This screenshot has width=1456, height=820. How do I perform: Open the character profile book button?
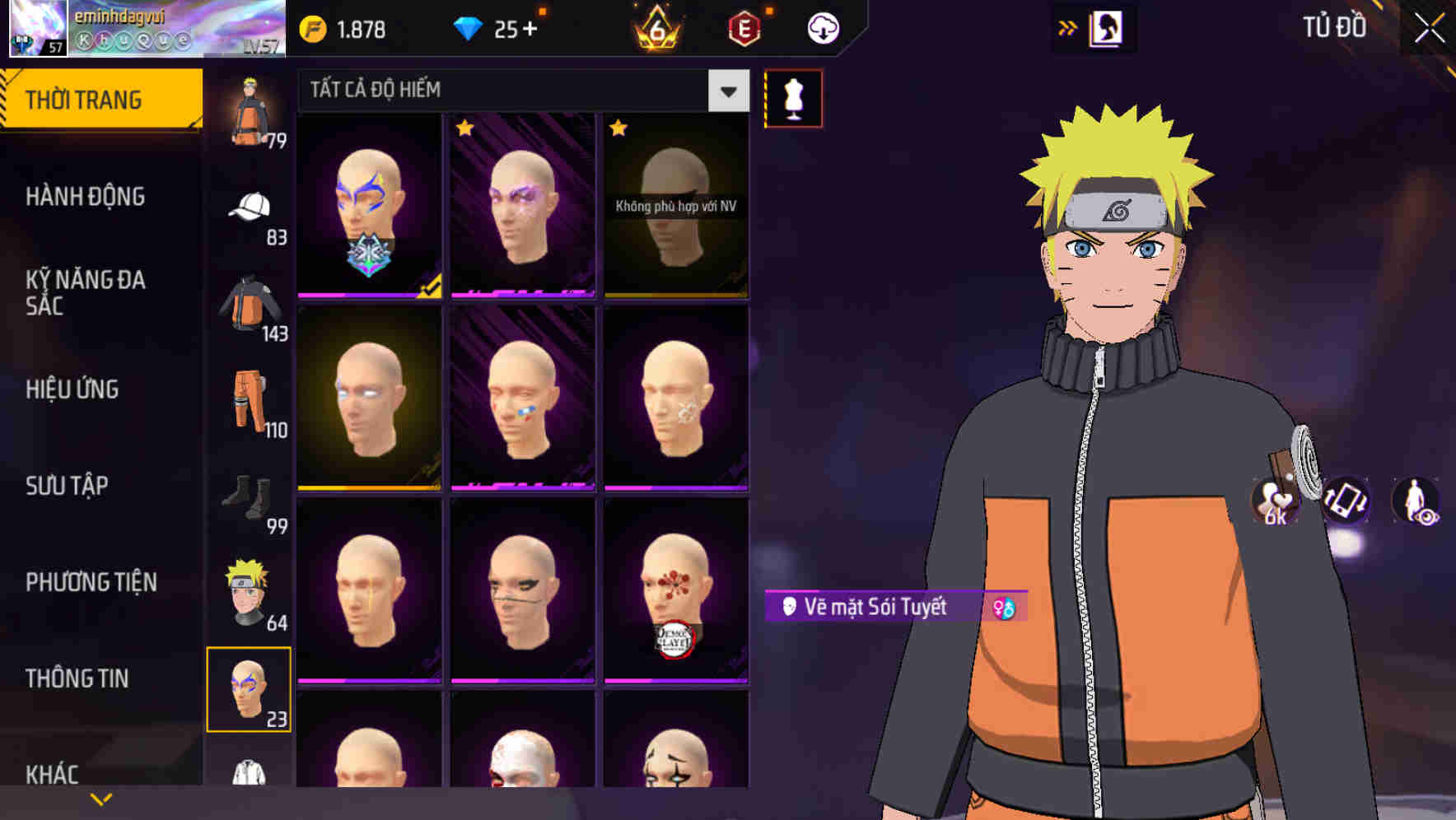click(x=1108, y=26)
